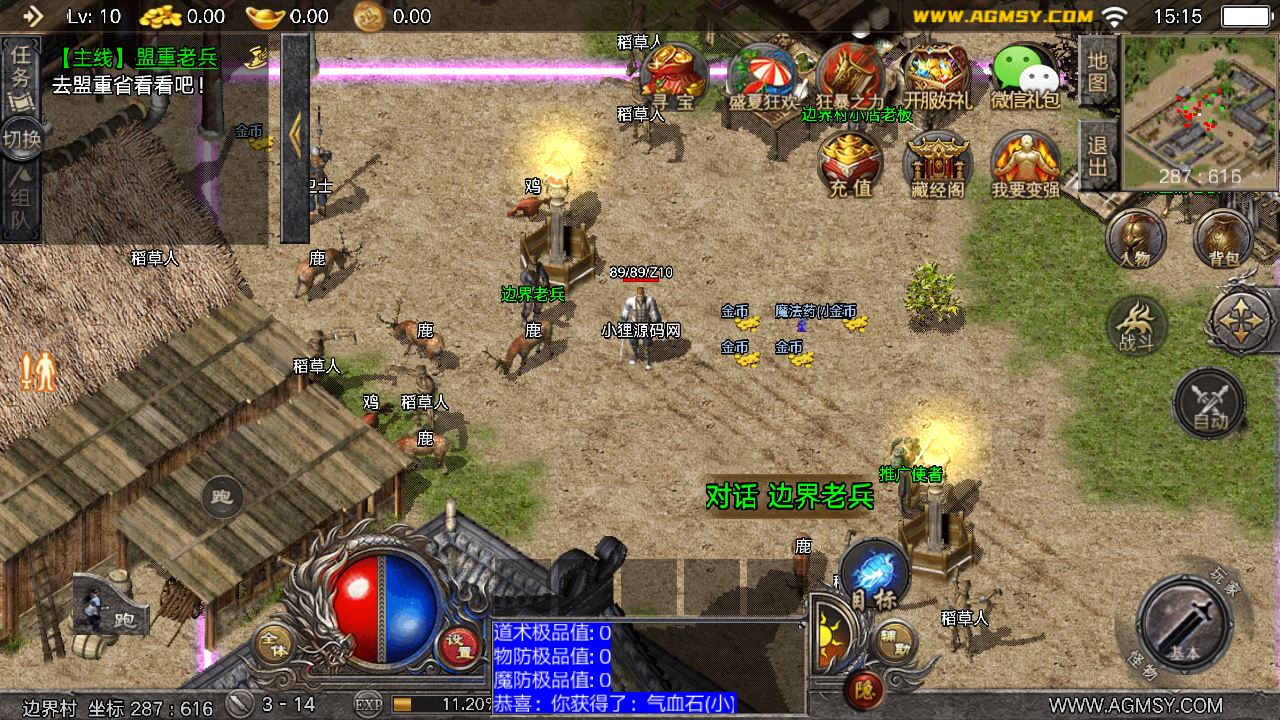The image size is (1280, 720).
Task: Open the 背包 backpack
Action: coord(1223,239)
